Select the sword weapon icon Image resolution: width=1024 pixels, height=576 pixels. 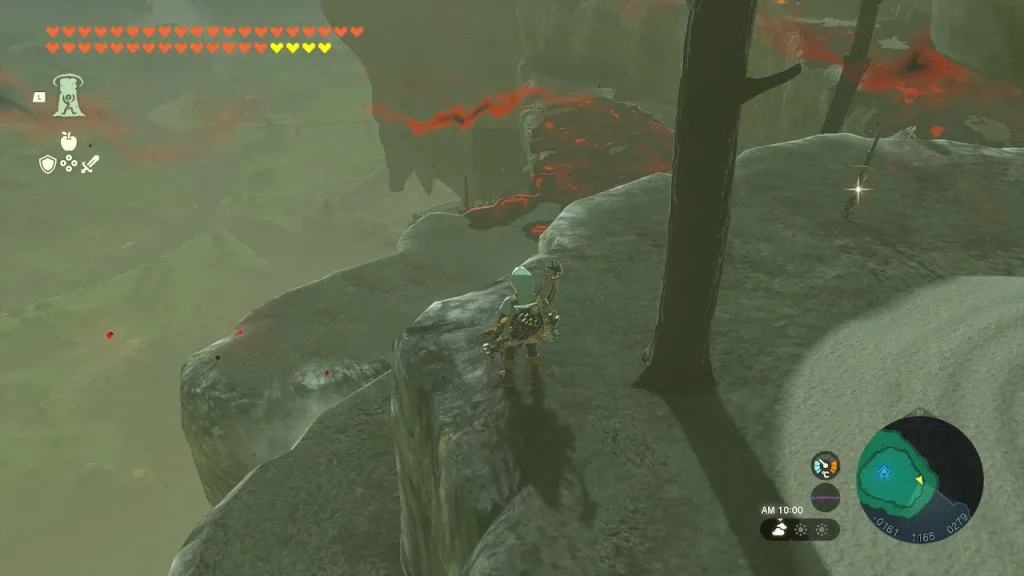pos(90,164)
